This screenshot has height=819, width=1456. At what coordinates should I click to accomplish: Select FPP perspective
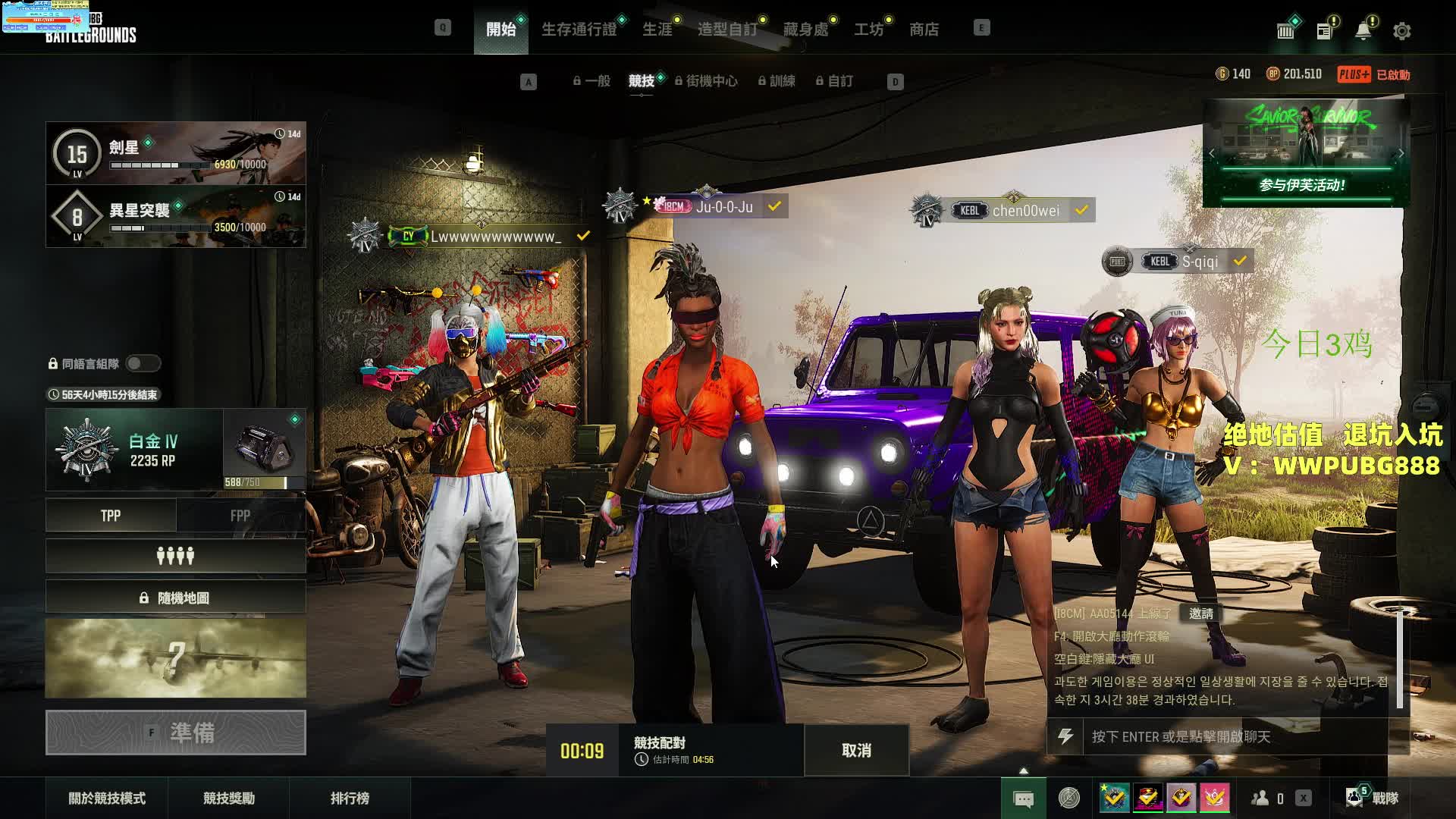click(240, 516)
